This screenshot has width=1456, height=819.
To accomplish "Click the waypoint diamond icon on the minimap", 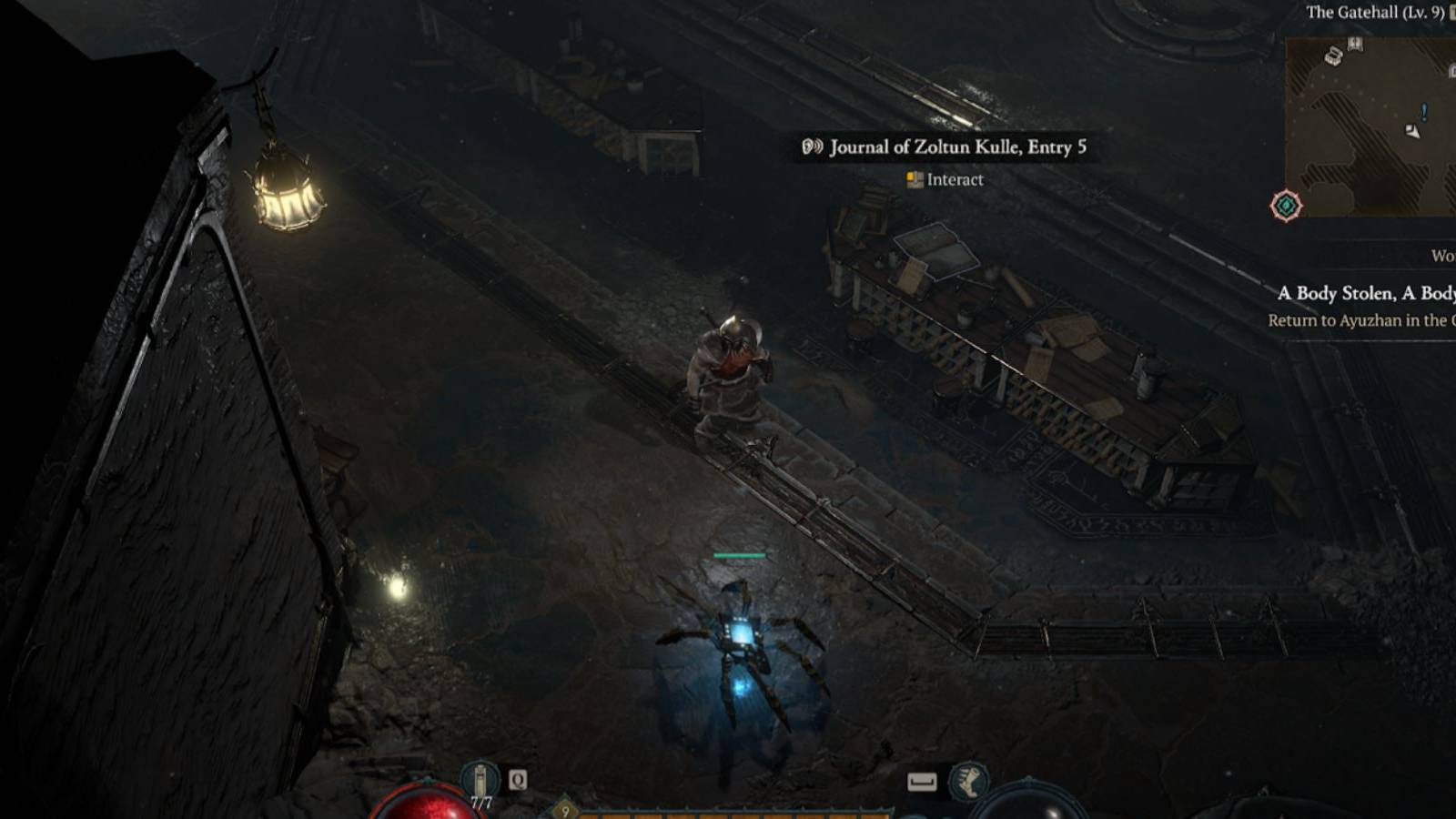I will click(1286, 204).
